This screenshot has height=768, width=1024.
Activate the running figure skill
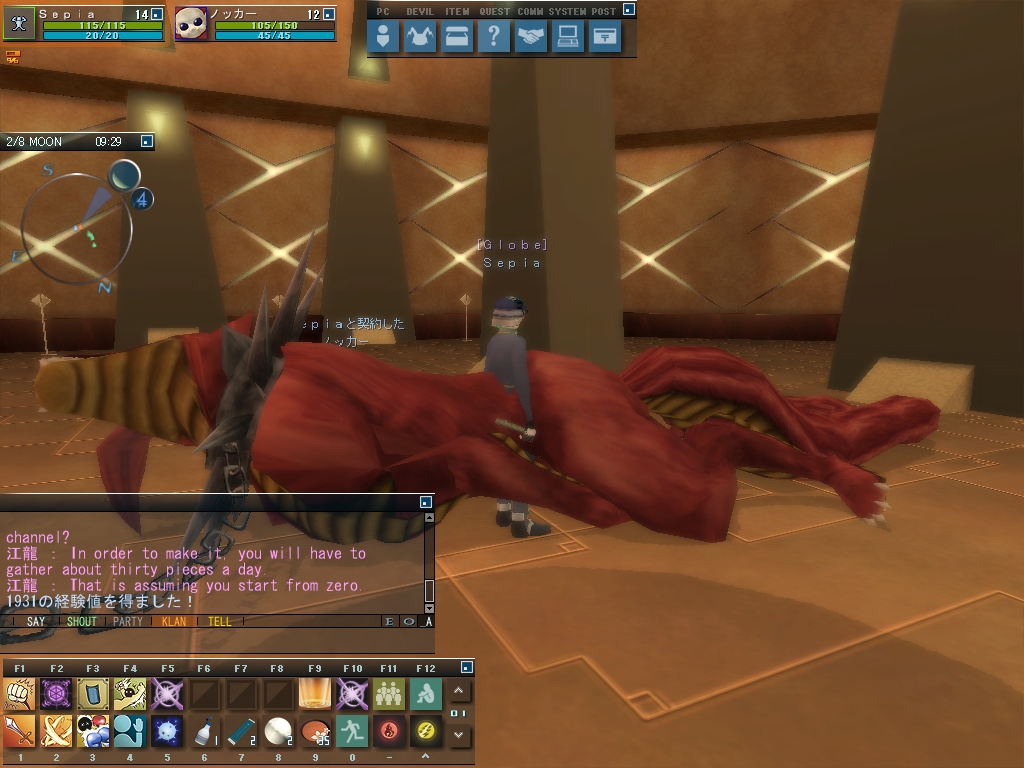[x=351, y=731]
